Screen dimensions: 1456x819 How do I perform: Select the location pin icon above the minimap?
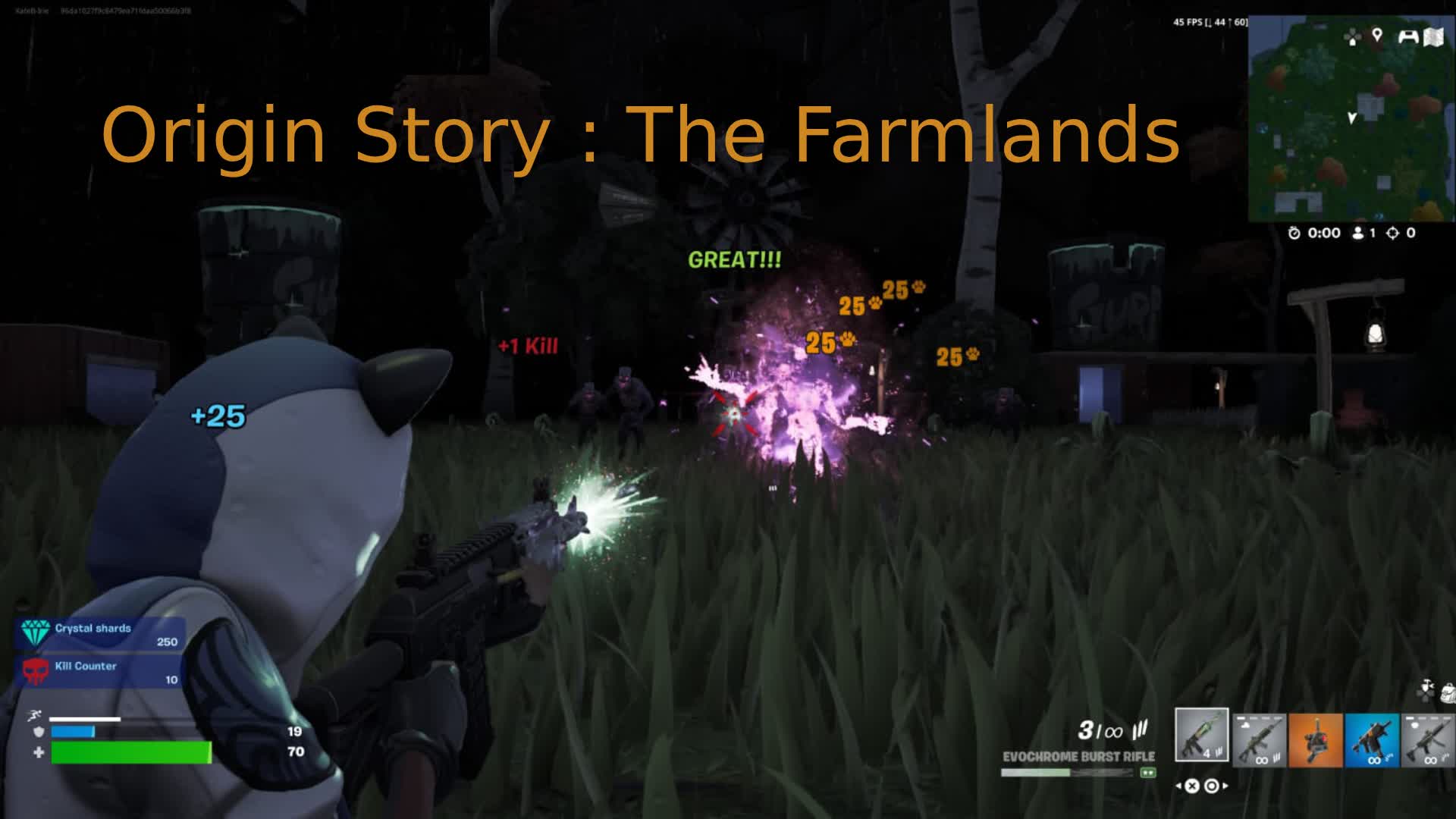click(x=1377, y=35)
